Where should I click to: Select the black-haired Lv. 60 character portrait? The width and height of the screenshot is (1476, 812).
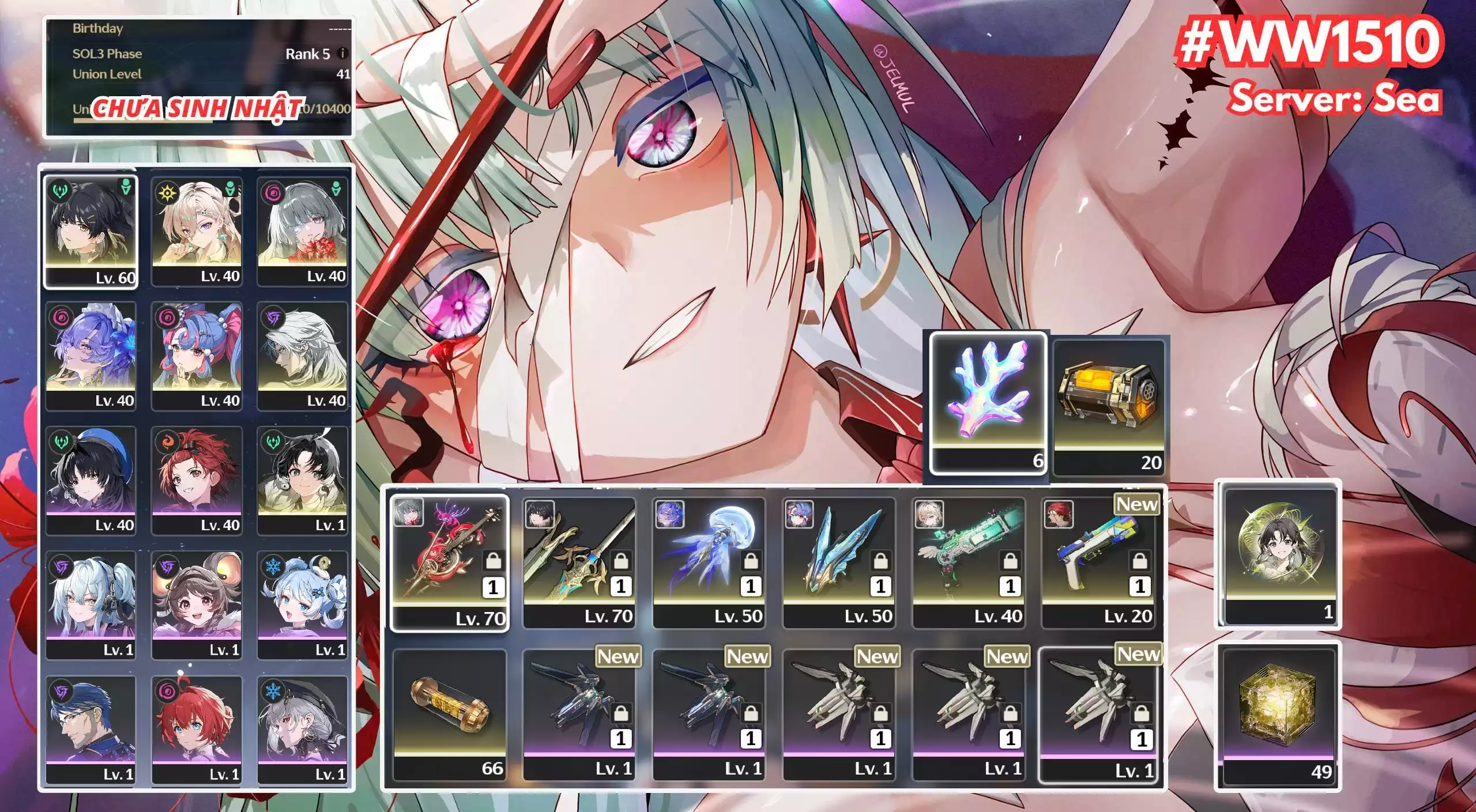coord(91,231)
